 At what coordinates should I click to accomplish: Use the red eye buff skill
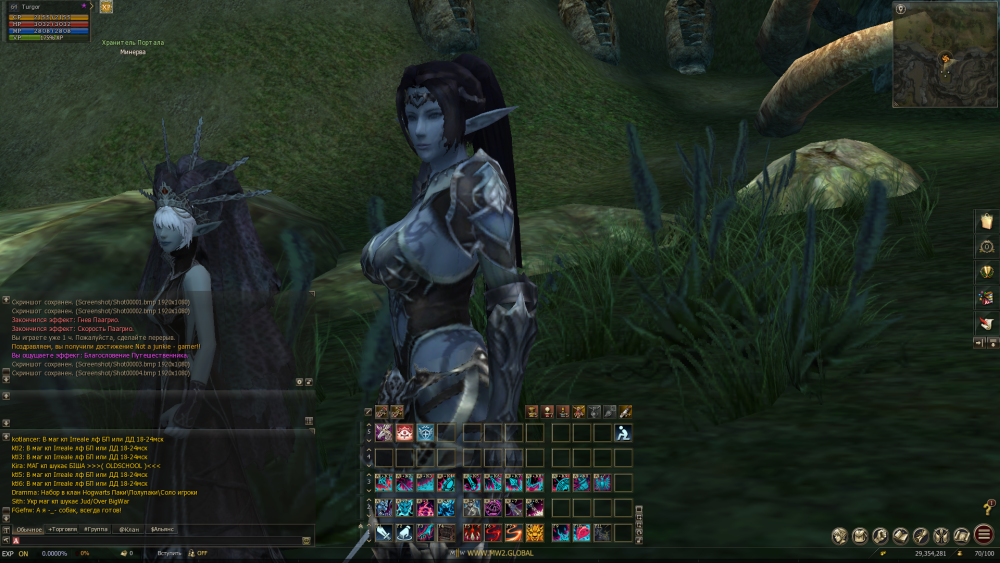[406, 433]
